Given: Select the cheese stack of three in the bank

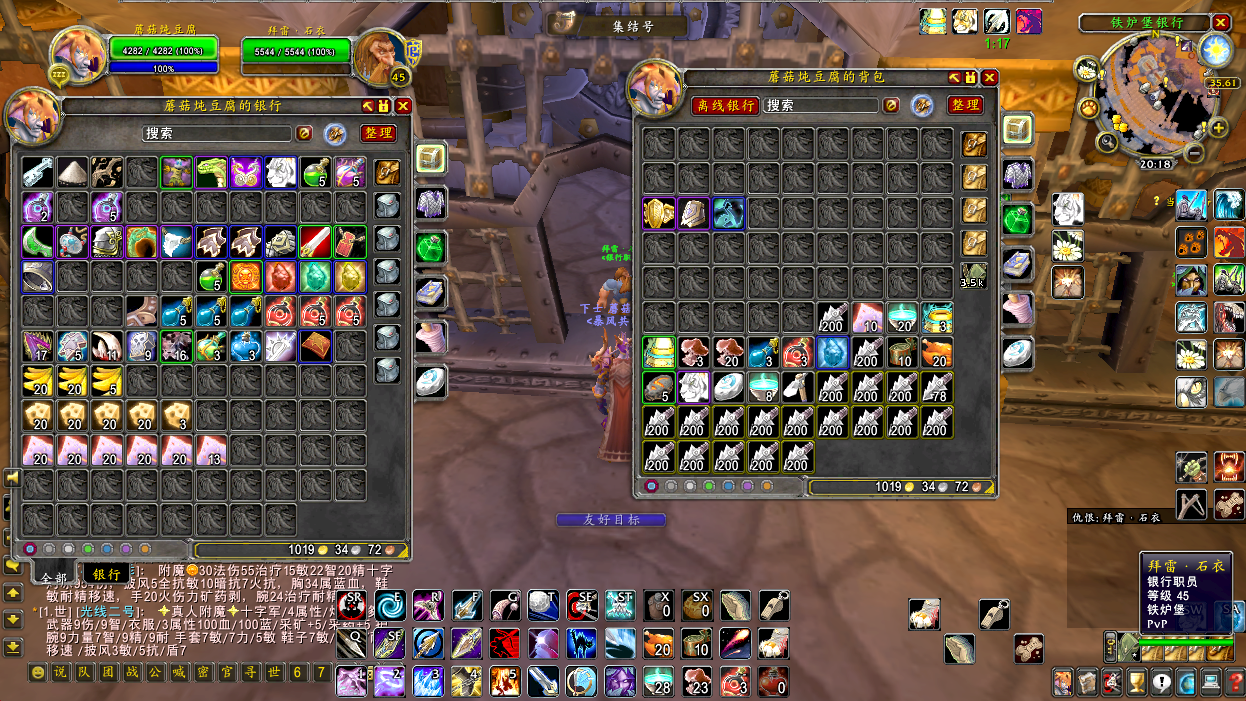Looking at the screenshot, I should click(176, 416).
